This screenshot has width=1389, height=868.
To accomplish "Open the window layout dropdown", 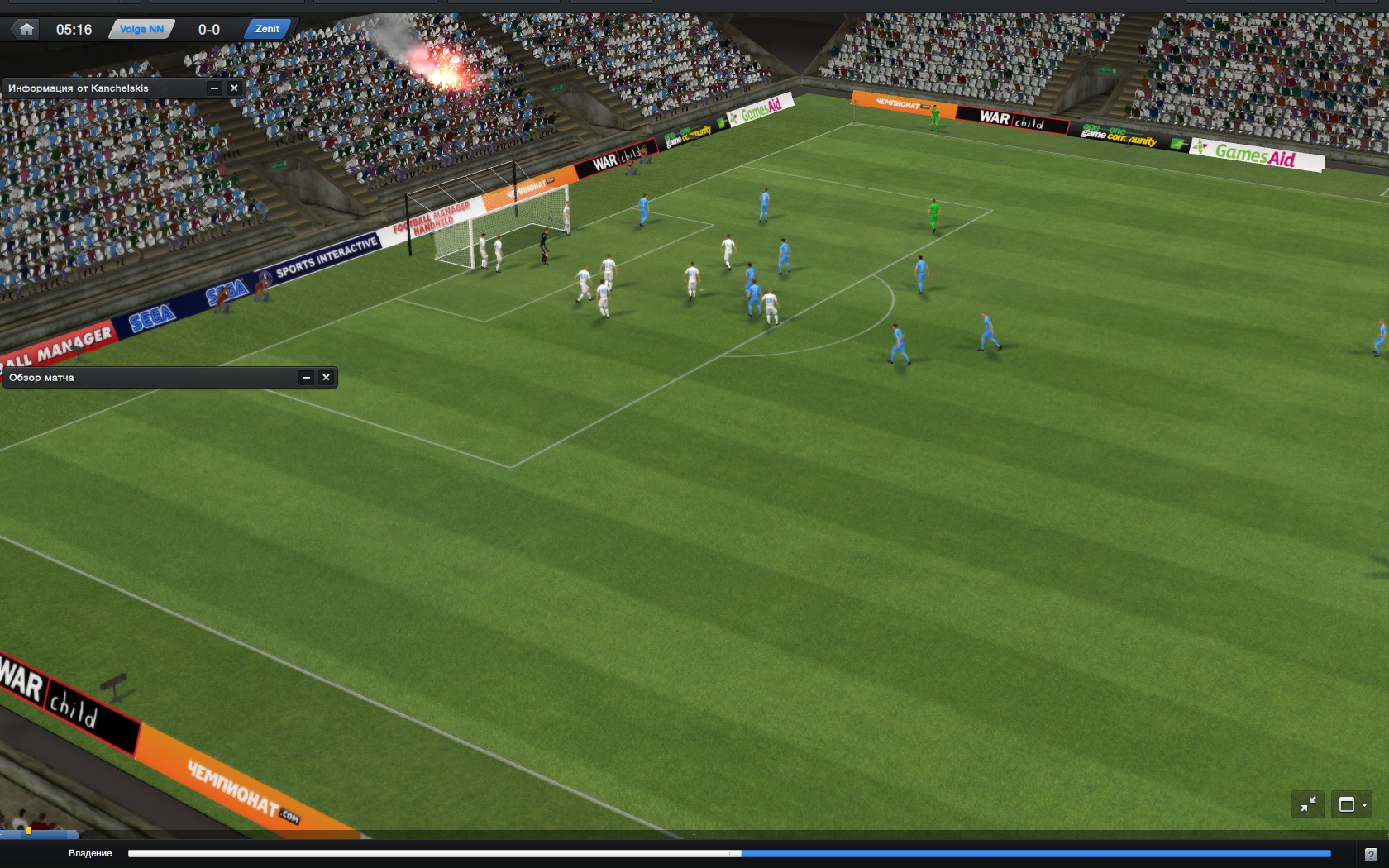I will pyautogui.click(x=1352, y=804).
